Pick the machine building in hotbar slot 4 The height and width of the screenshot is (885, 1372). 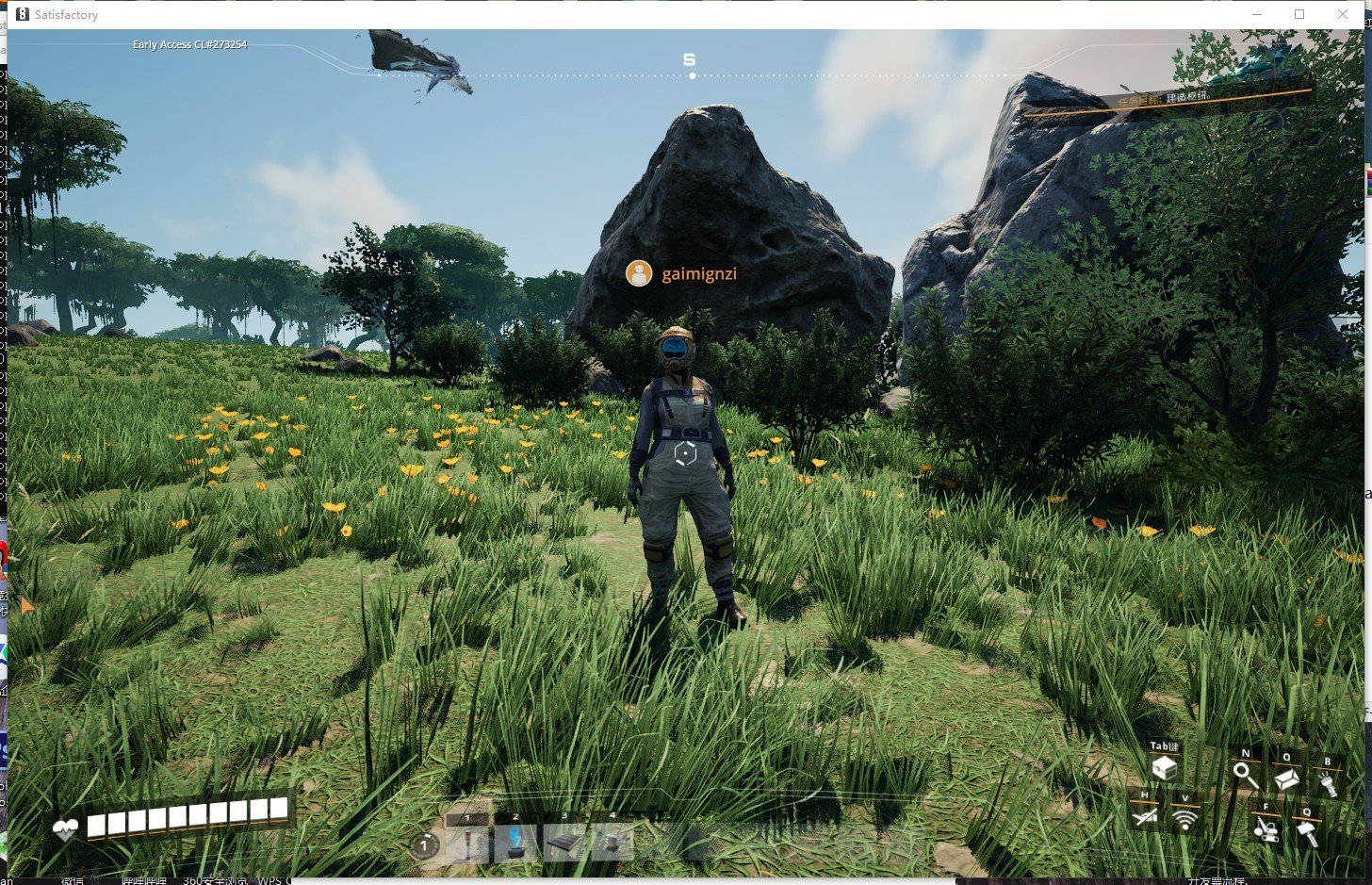(612, 843)
